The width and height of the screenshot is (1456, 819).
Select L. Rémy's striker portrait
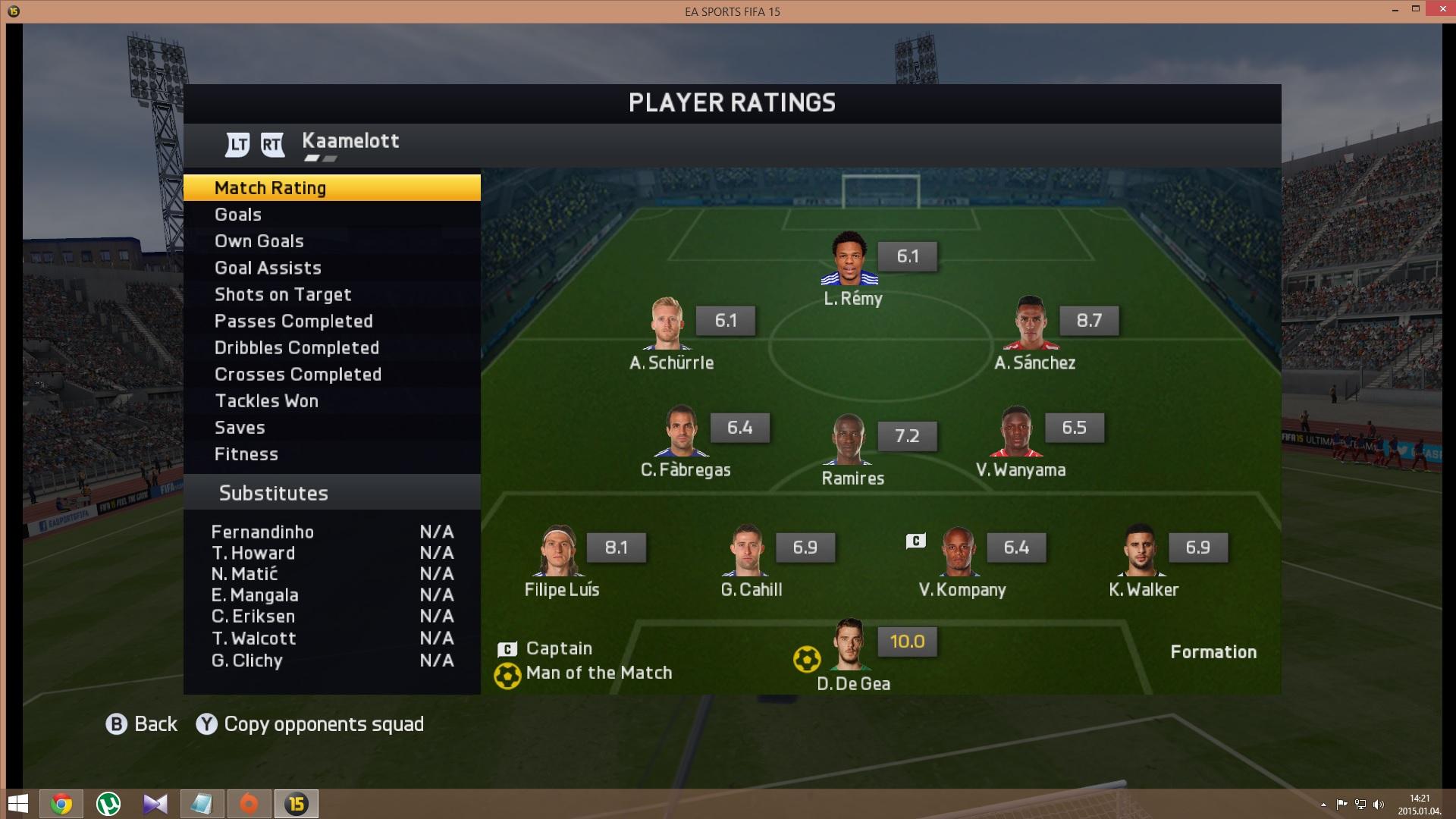(849, 259)
